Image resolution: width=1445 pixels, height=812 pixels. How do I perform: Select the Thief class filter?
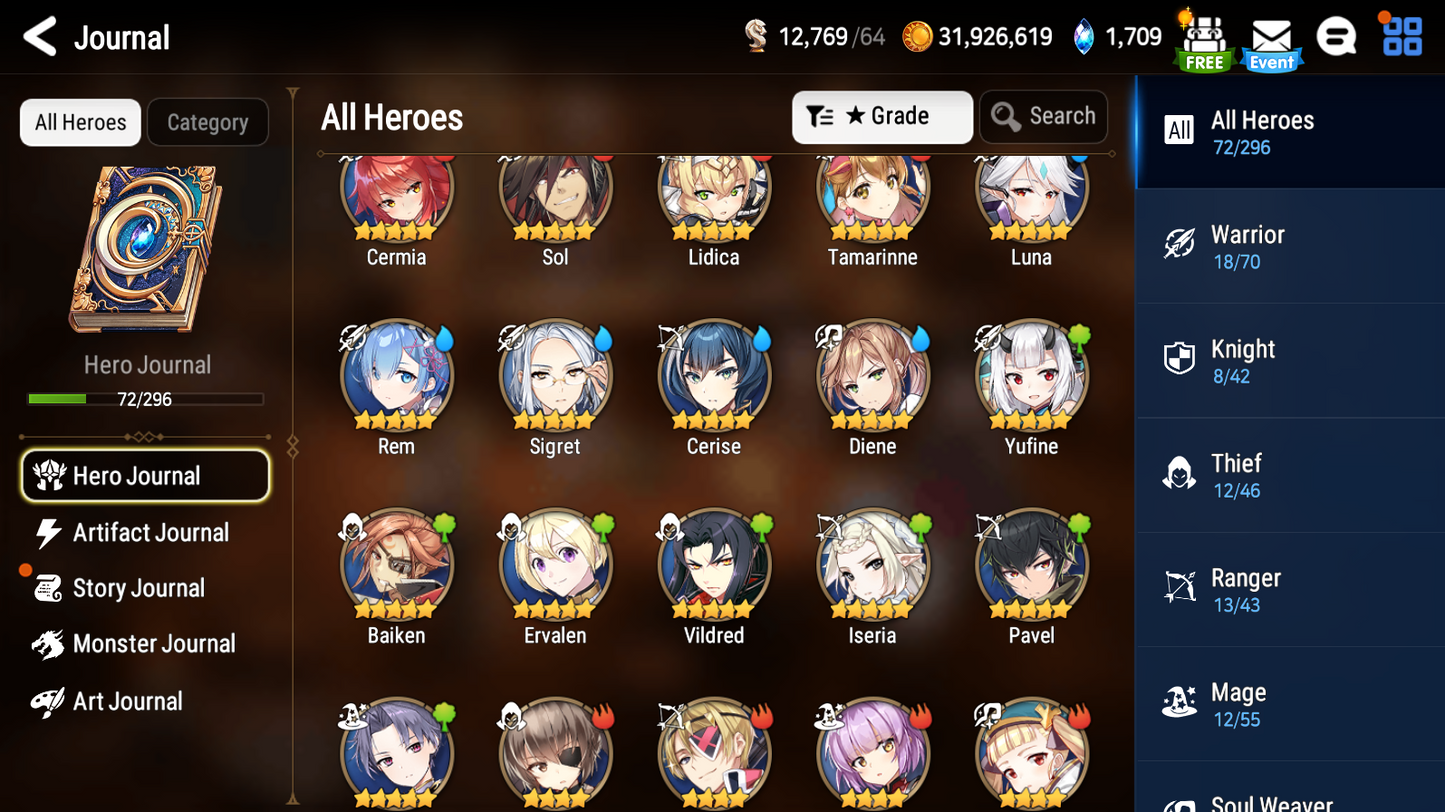tap(1290, 474)
